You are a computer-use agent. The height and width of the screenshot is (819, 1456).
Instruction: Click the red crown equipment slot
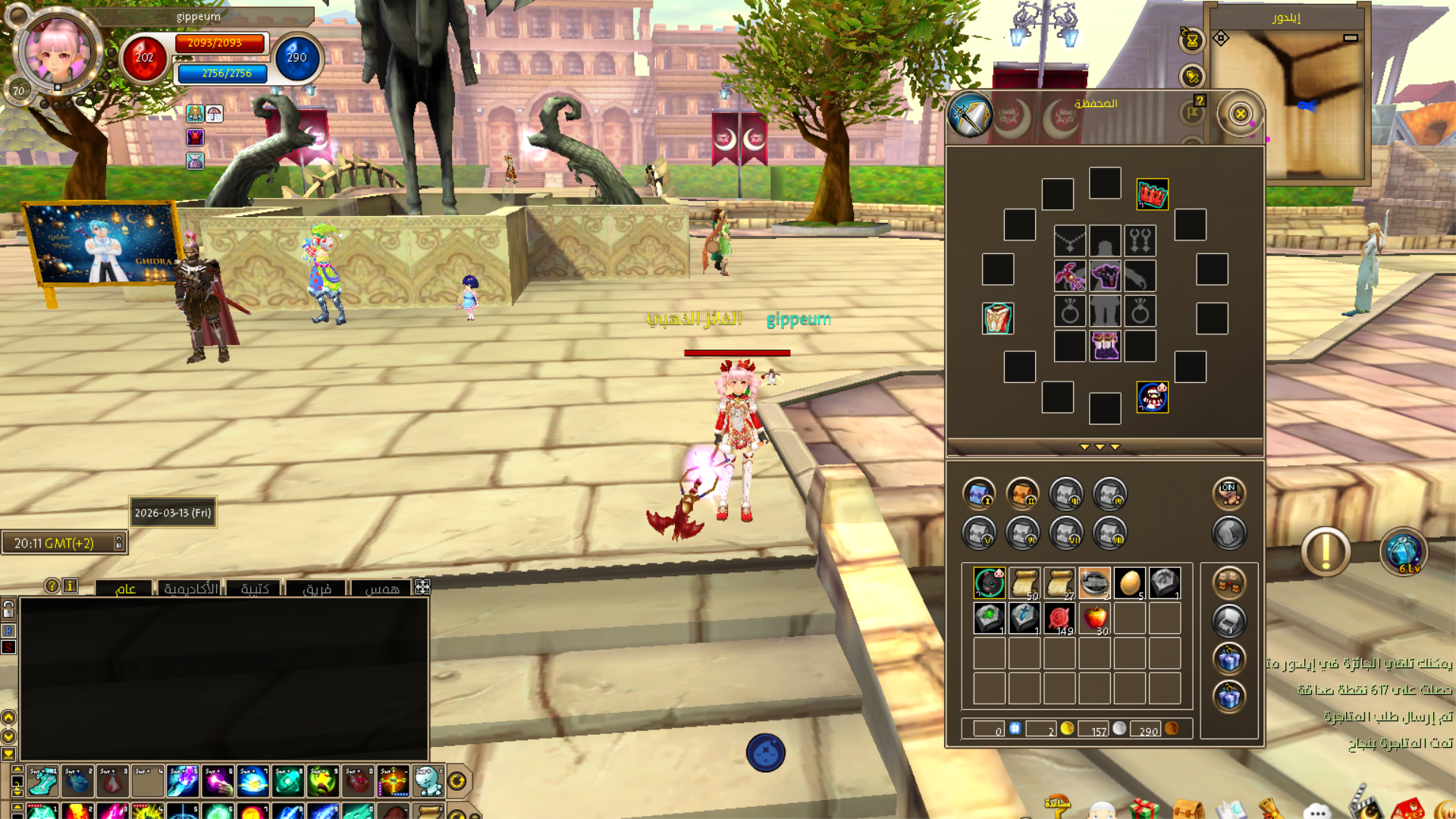point(1152,195)
